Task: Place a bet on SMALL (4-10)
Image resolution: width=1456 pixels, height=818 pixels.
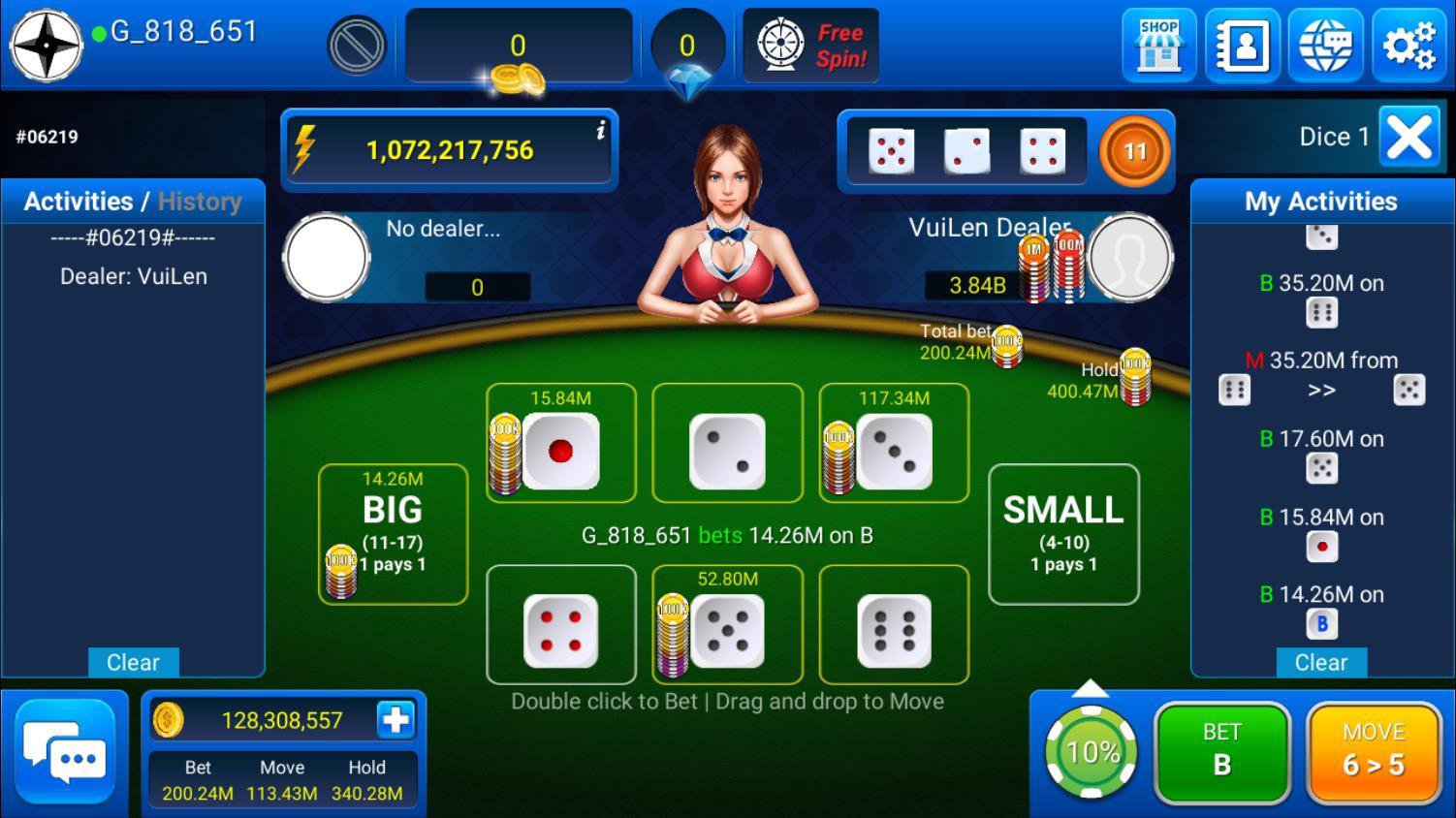Action: (x=1063, y=534)
